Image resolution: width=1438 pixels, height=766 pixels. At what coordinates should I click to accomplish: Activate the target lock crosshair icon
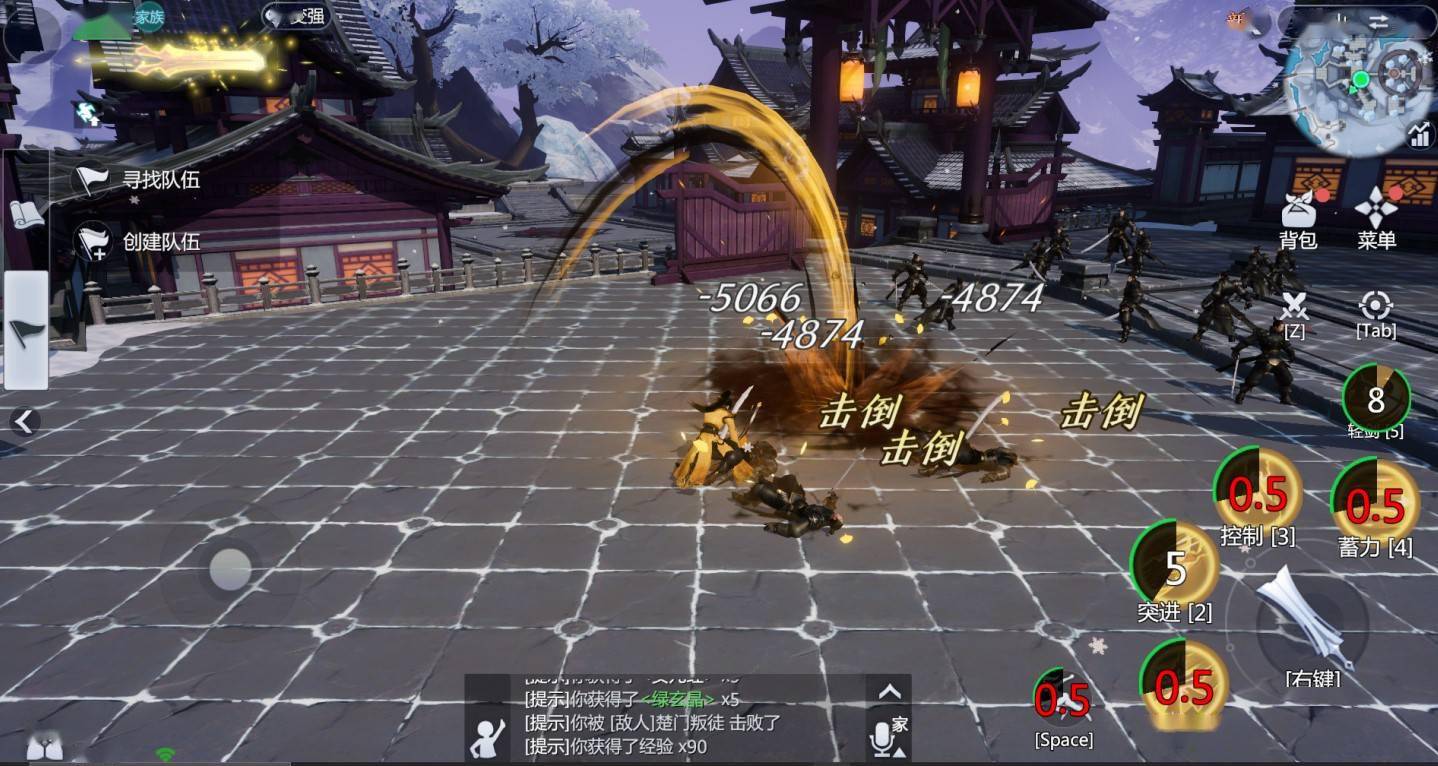(1376, 306)
